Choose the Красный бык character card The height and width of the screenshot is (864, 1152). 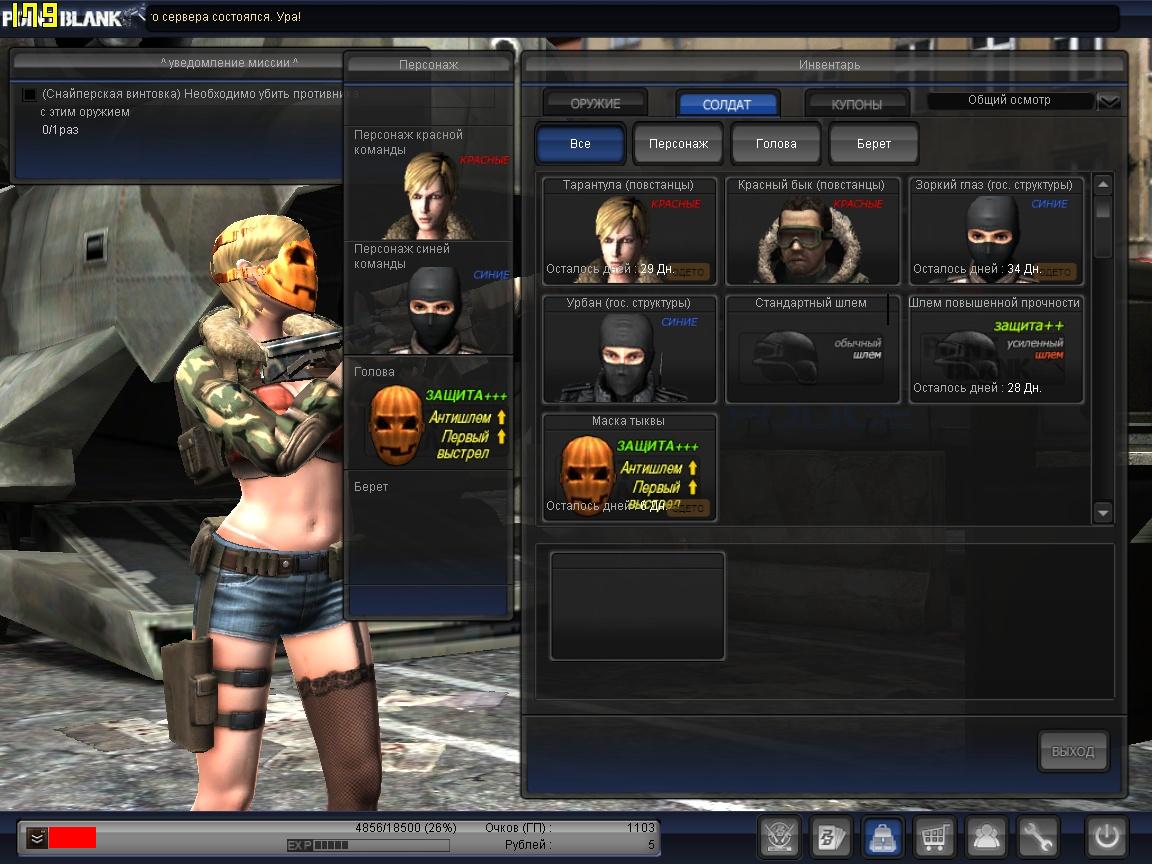[x=812, y=232]
